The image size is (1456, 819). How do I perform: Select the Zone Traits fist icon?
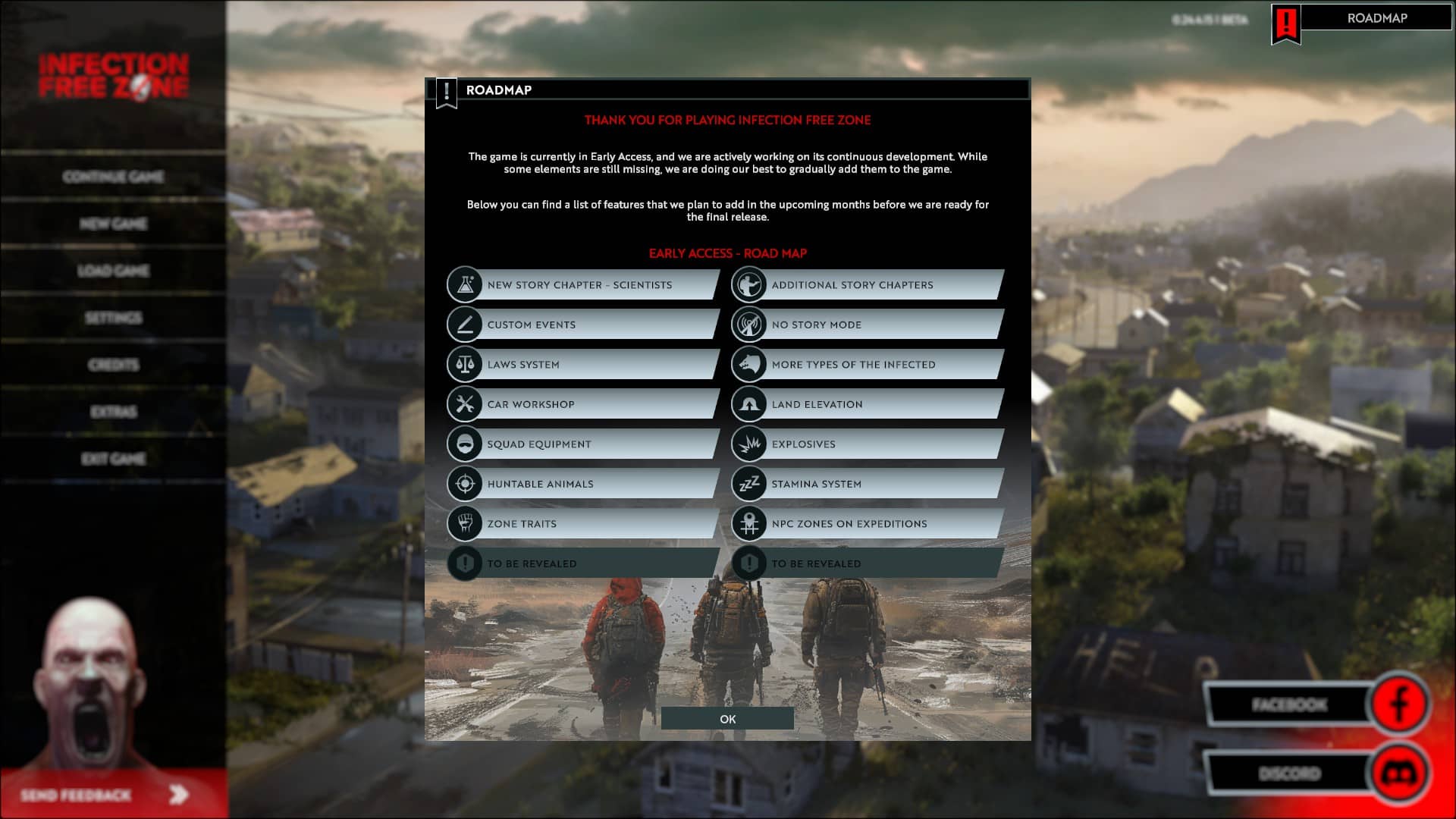pos(465,523)
